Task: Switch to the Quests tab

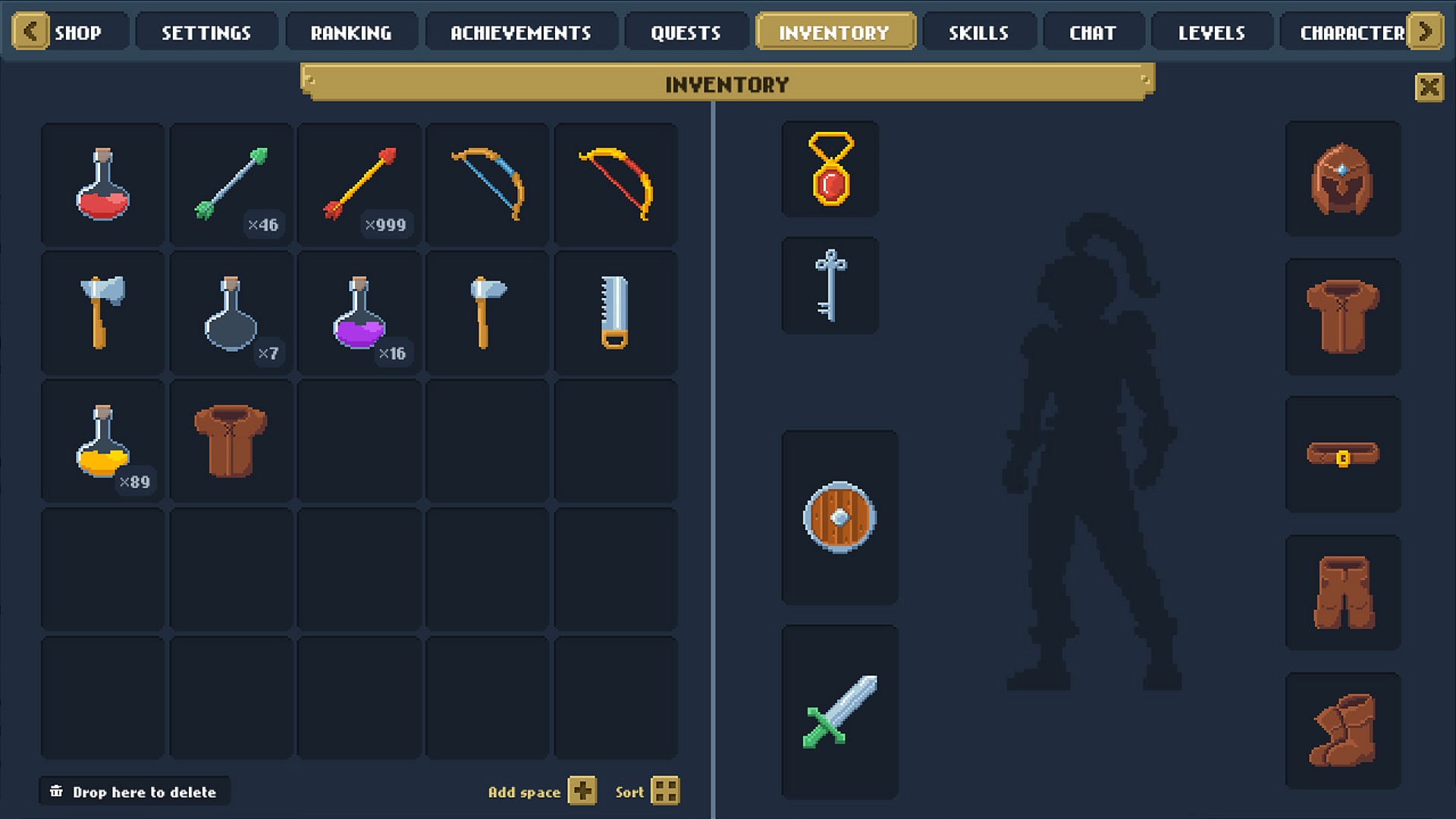Action: coord(685,31)
